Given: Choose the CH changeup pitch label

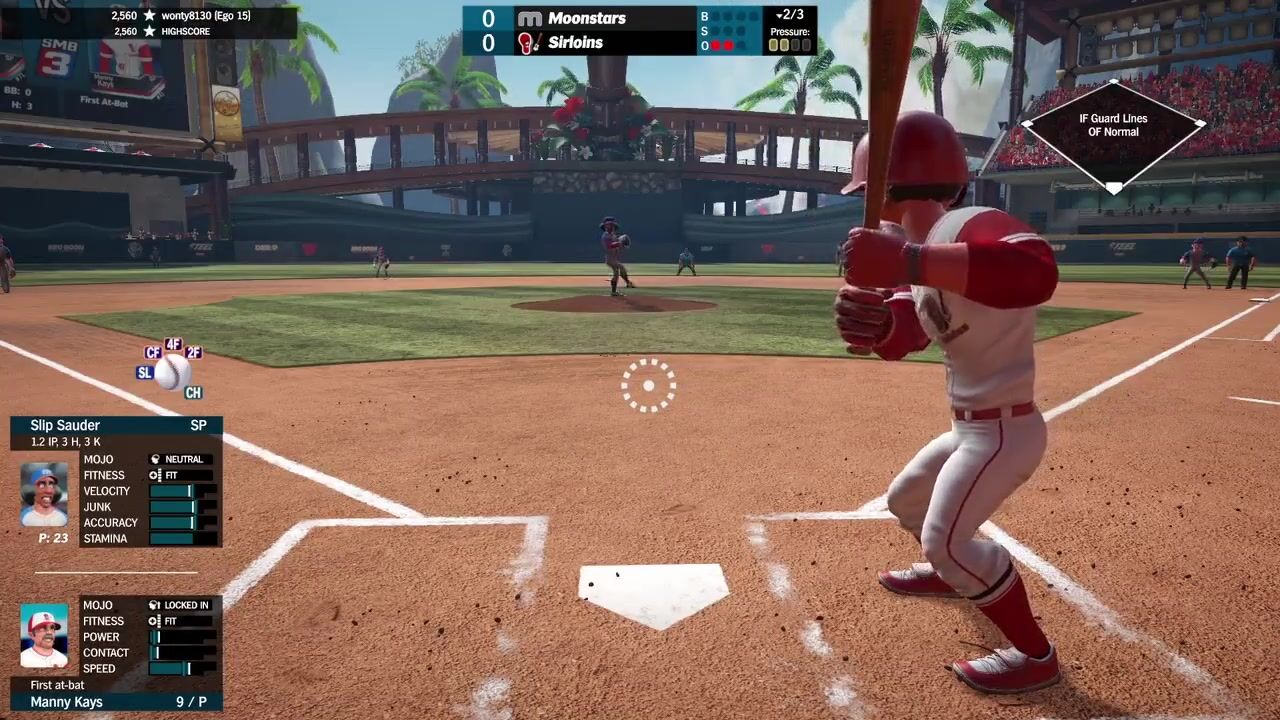Looking at the screenshot, I should pyautogui.click(x=193, y=393).
